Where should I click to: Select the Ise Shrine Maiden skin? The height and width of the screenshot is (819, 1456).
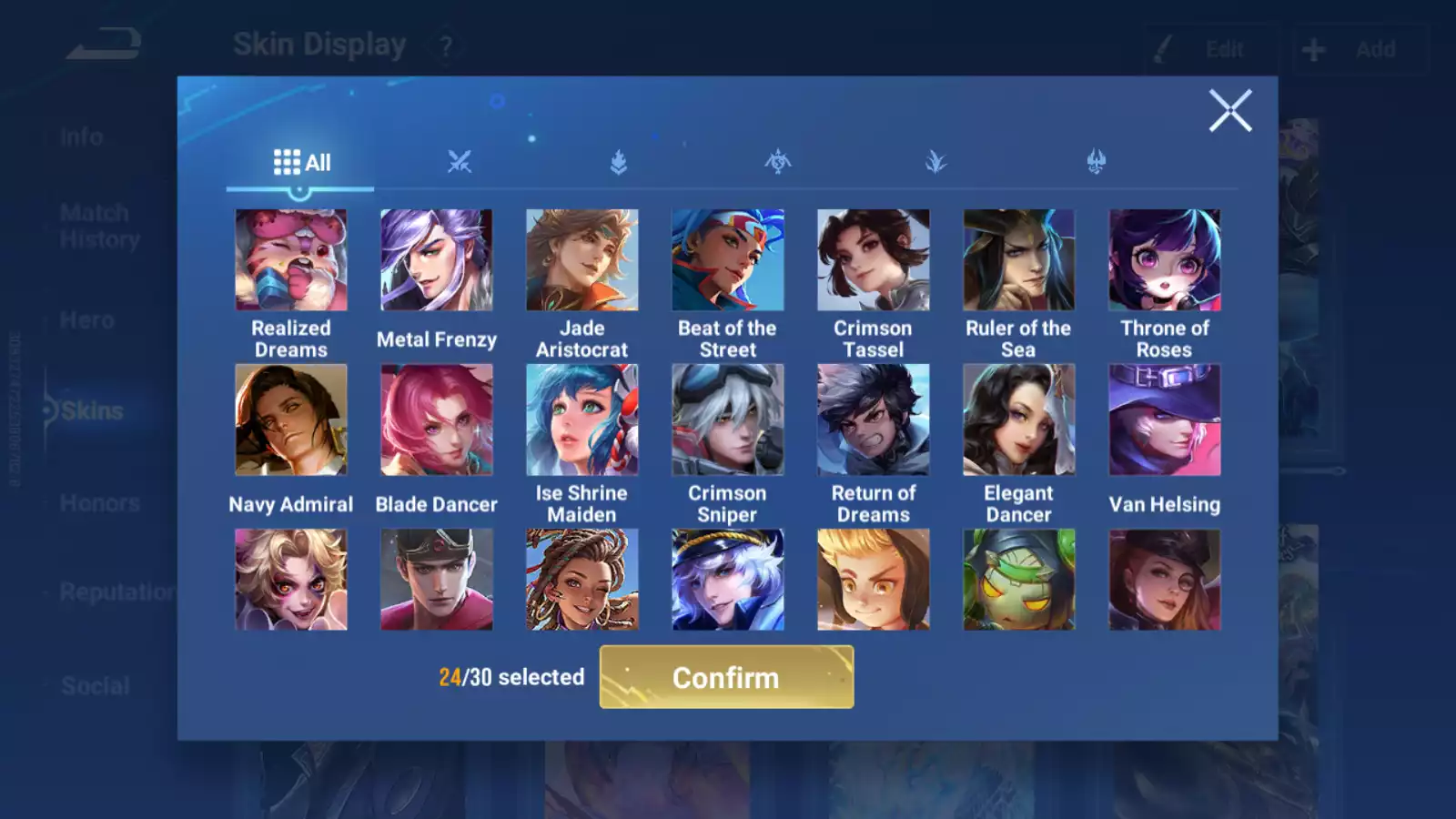[582, 420]
